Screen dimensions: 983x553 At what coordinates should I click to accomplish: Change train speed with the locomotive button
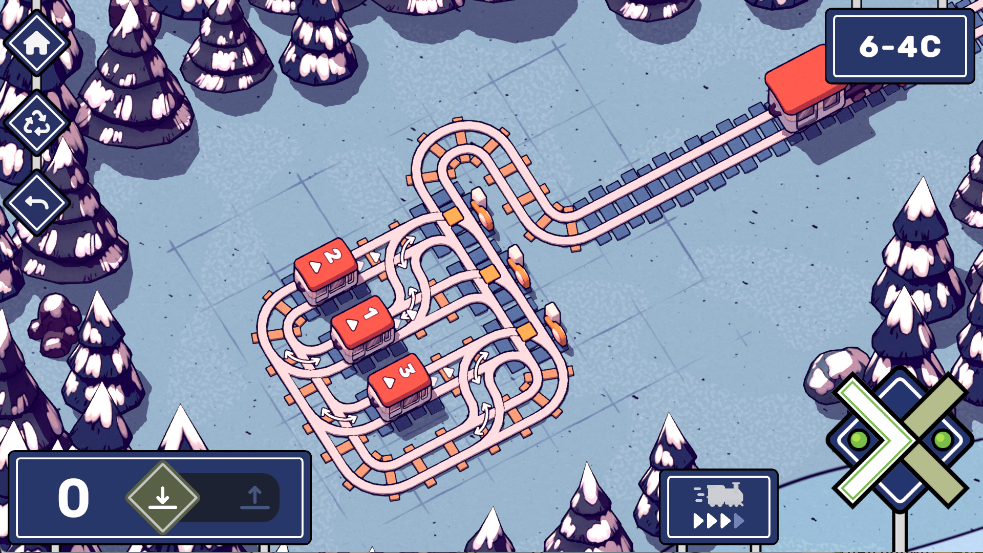pyautogui.click(x=718, y=507)
